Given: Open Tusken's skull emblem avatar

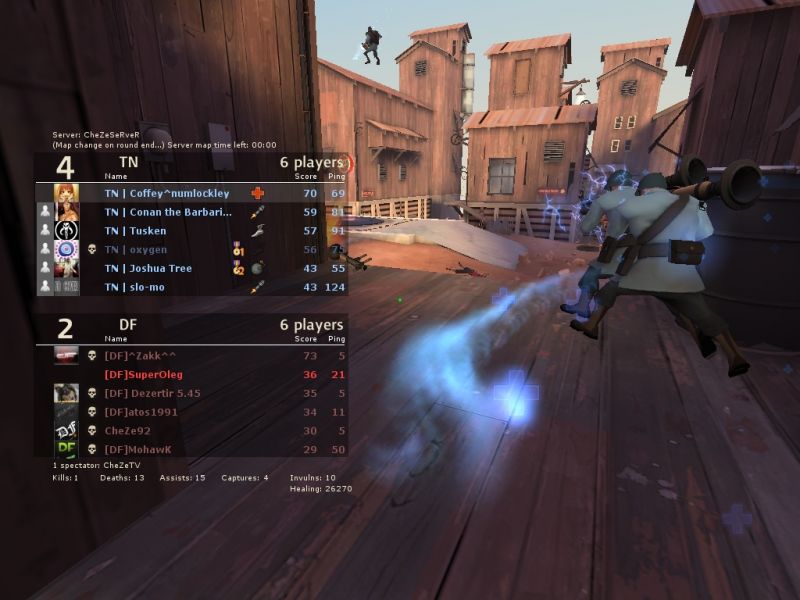Looking at the screenshot, I should pyautogui.click(x=67, y=231).
